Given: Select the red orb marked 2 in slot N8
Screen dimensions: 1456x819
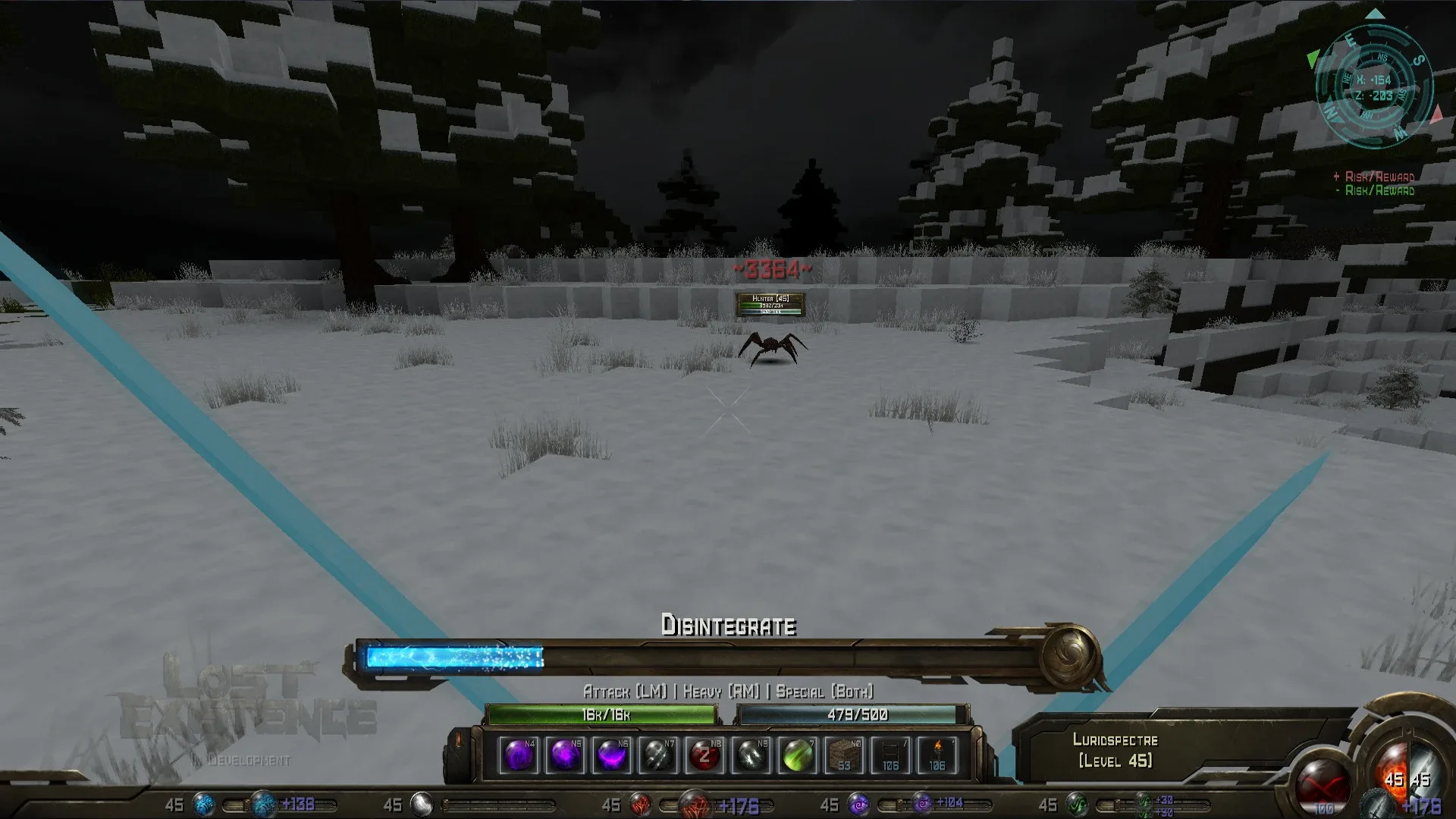Looking at the screenshot, I should (x=704, y=755).
